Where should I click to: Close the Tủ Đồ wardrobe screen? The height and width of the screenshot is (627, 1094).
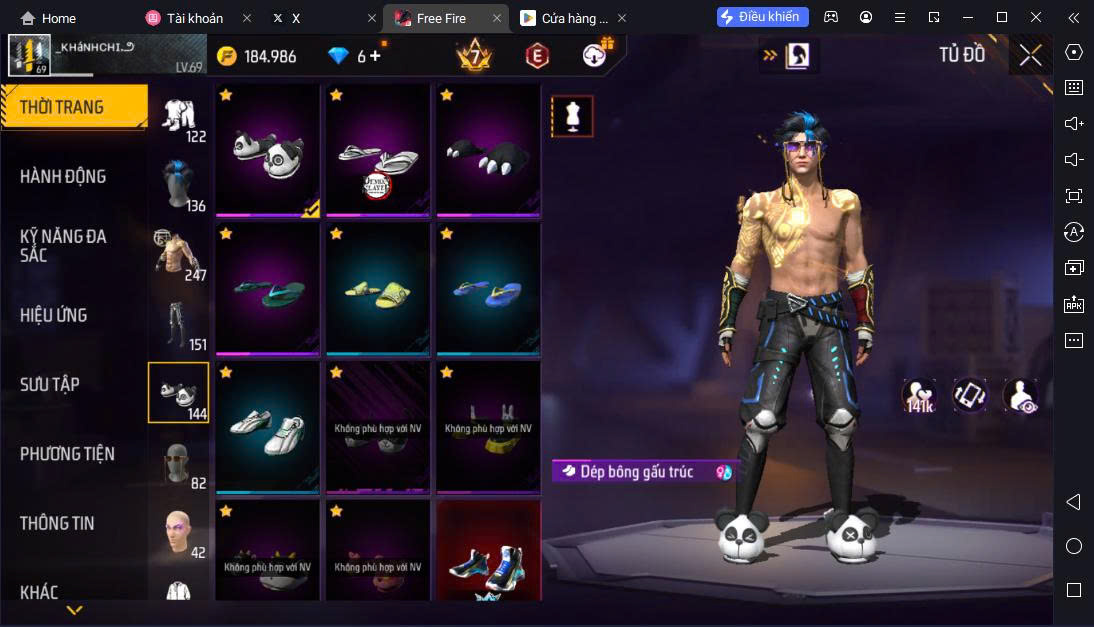tap(1030, 55)
